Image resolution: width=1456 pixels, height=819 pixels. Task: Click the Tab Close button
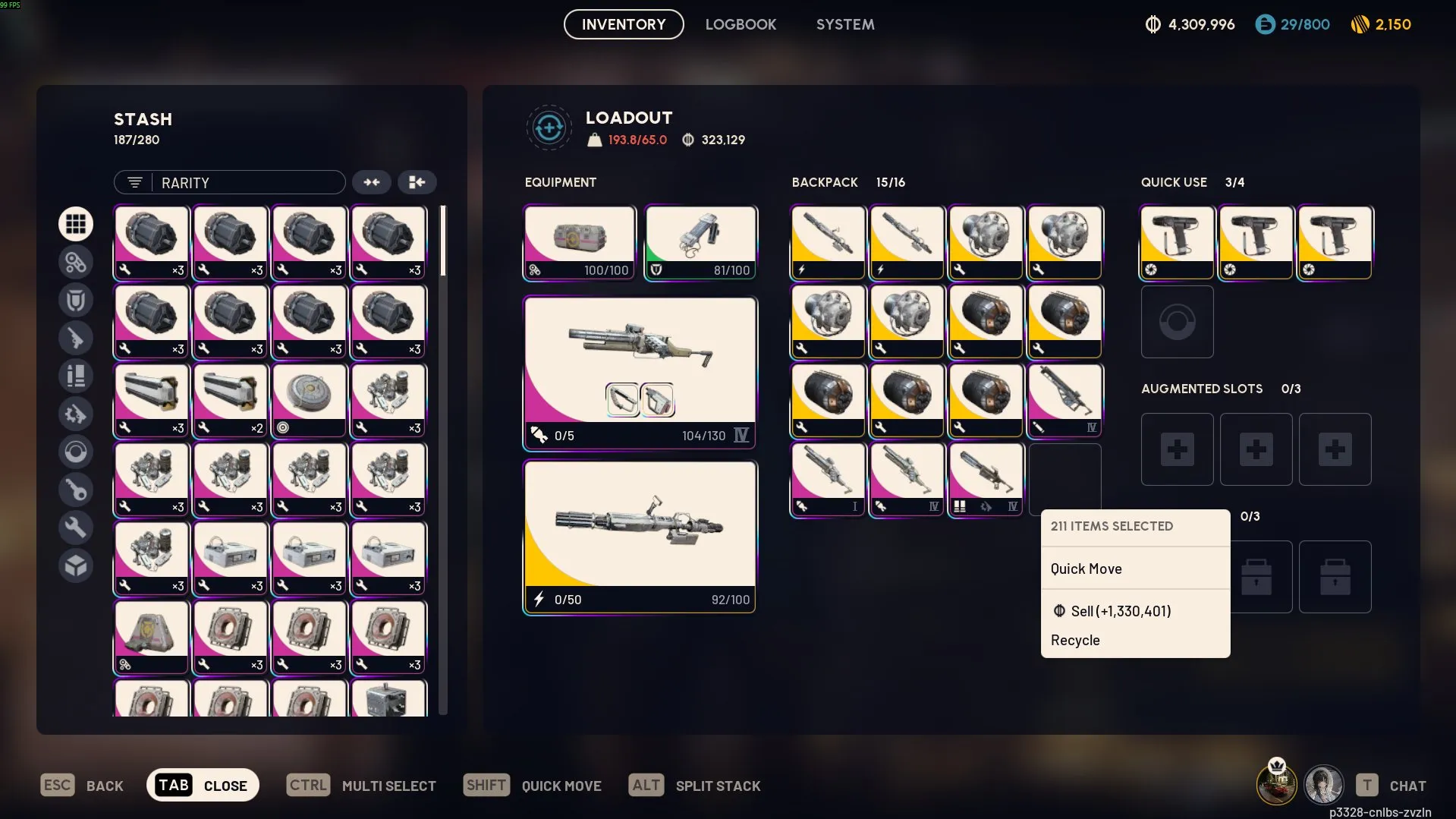click(203, 785)
